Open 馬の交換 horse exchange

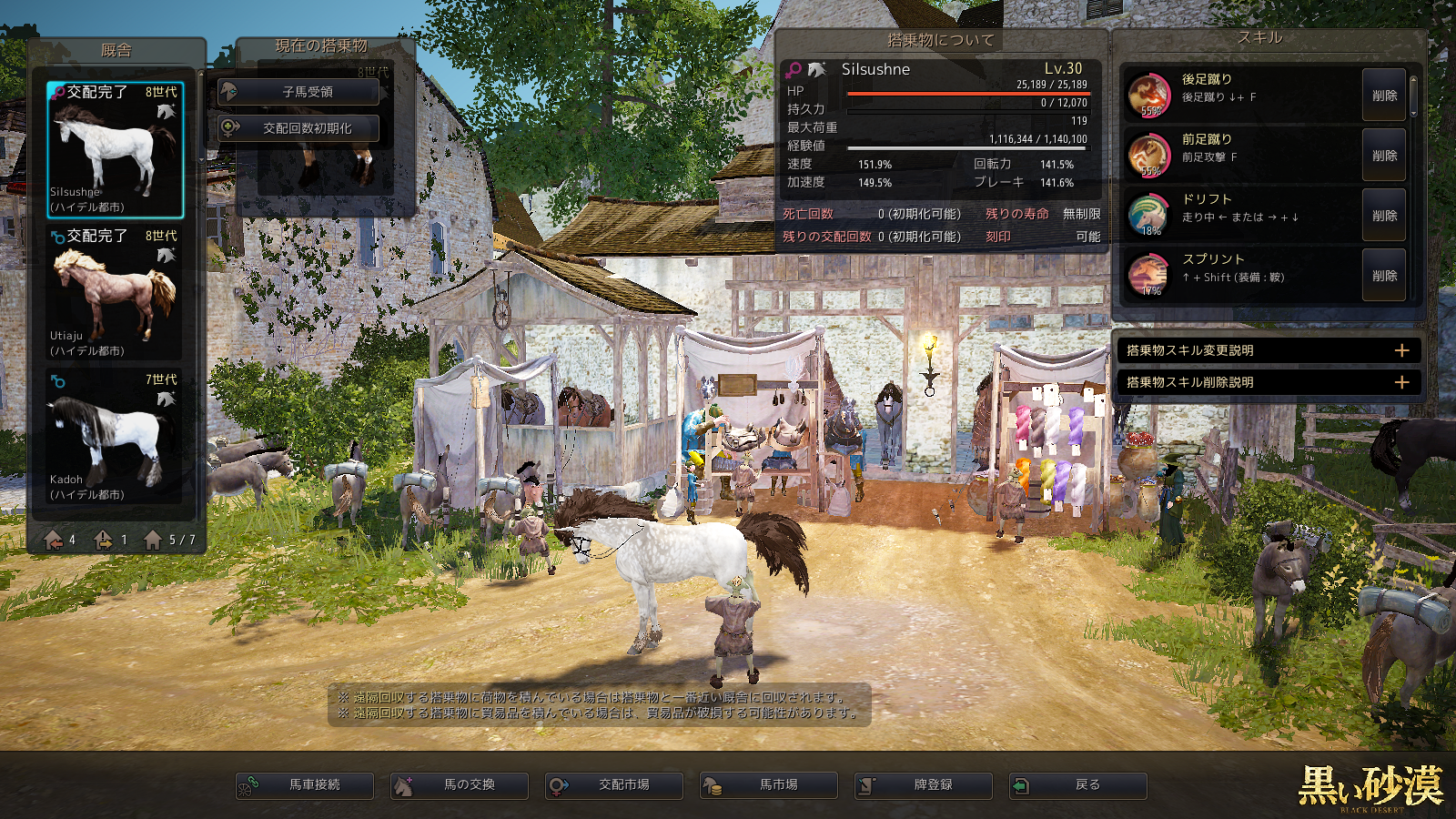click(x=460, y=784)
